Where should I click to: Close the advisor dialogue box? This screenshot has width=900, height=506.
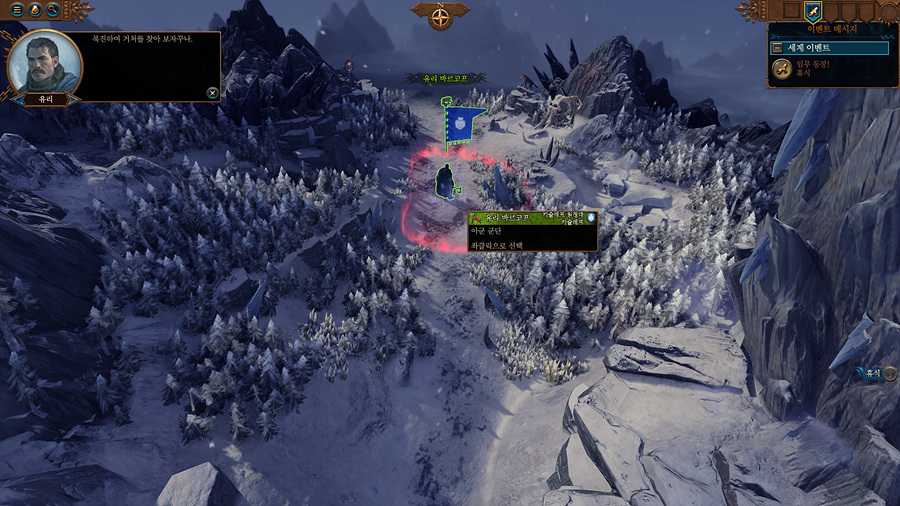click(212, 93)
